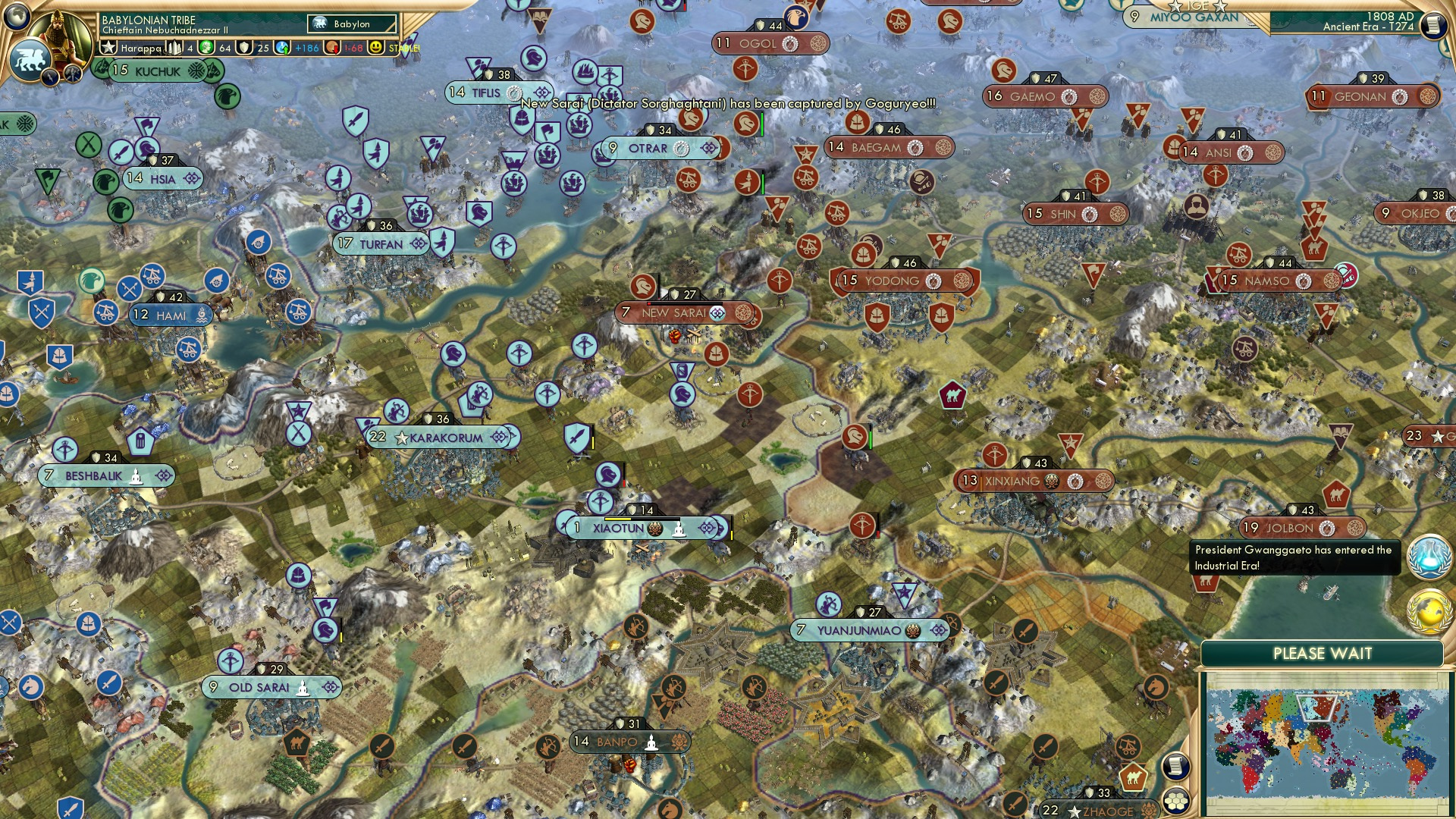Click the shield icon showing 25 in the top bar
This screenshot has height=819, width=1456.
click(244, 48)
